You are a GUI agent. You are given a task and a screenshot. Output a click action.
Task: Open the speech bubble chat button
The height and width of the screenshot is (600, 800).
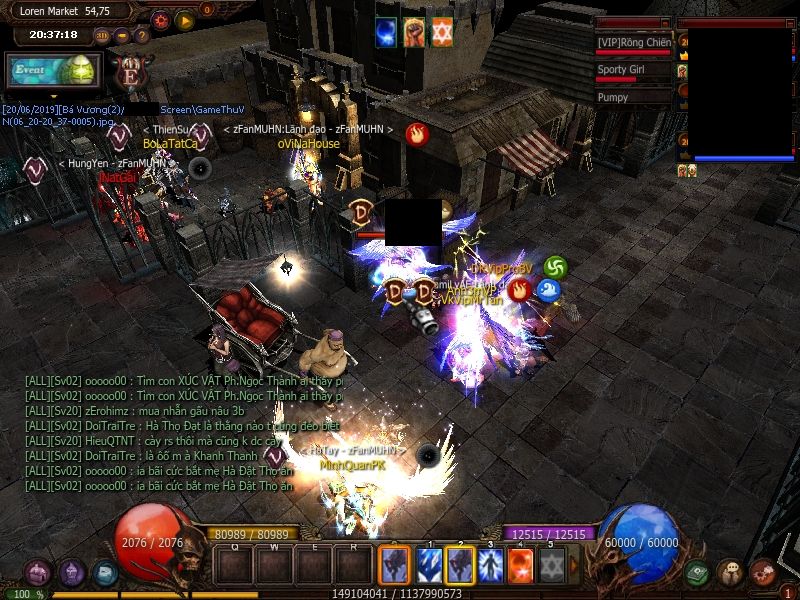tap(730, 573)
